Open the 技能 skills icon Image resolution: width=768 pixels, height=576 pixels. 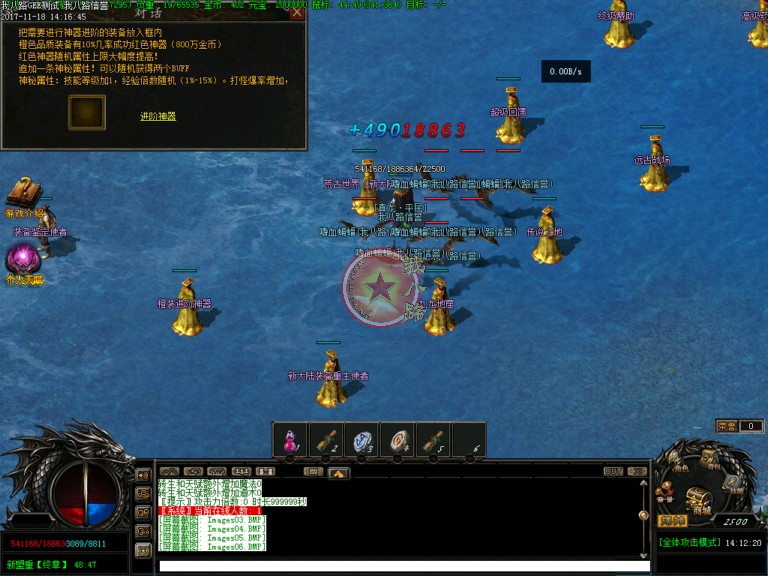[733, 482]
